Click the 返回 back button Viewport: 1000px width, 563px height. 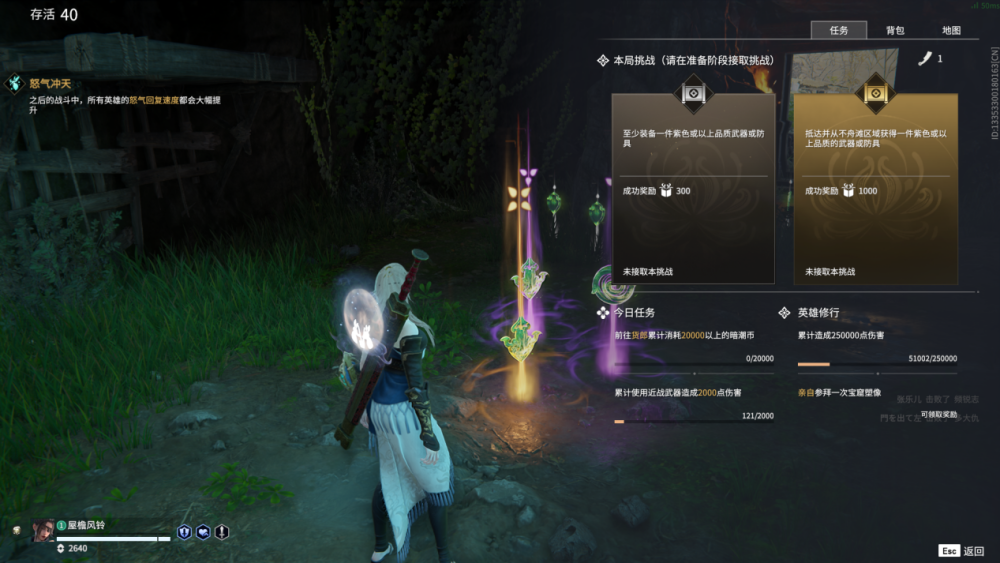tap(962, 551)
